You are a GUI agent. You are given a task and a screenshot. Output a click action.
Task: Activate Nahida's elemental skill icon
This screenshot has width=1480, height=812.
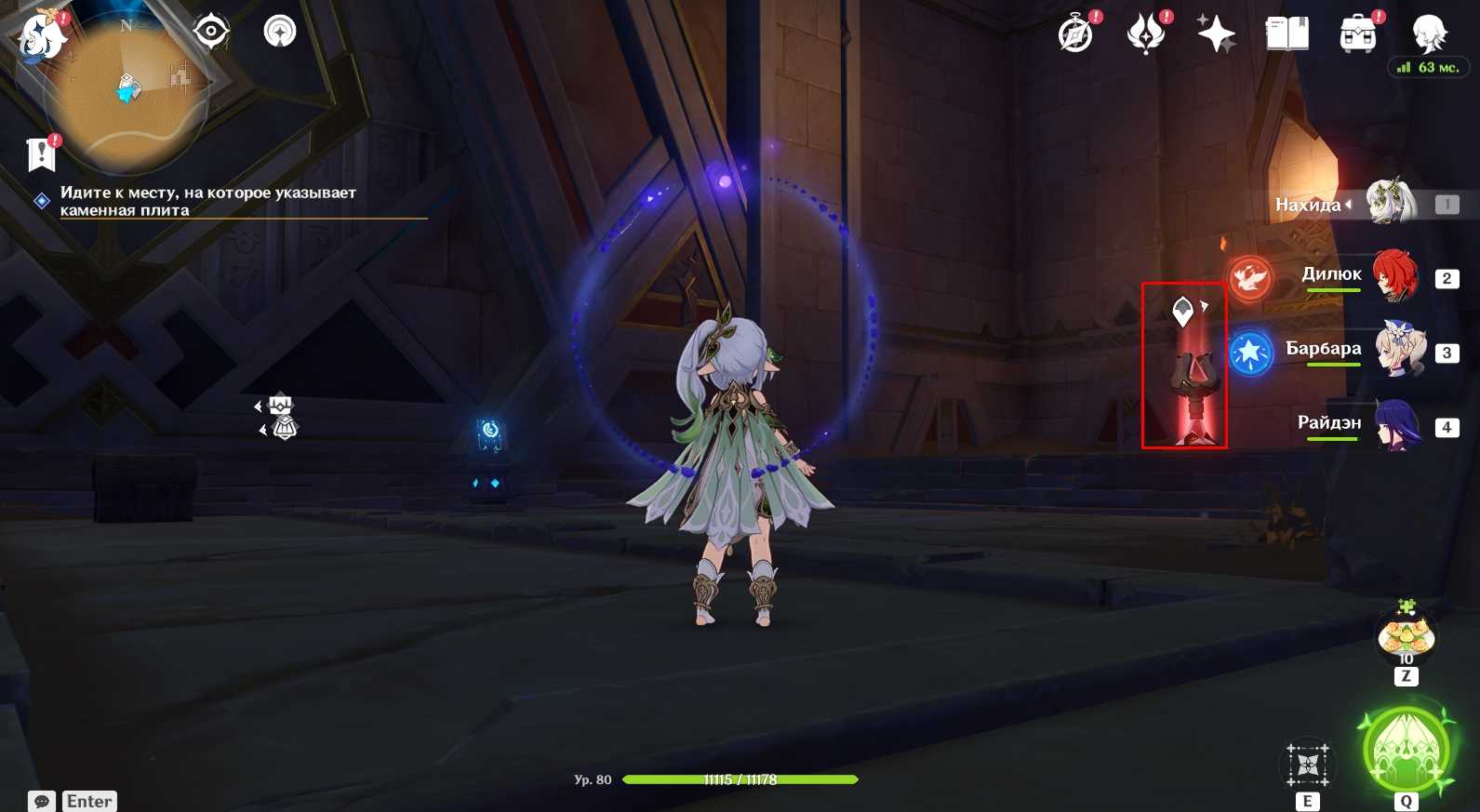click(x=1308, y=765)
